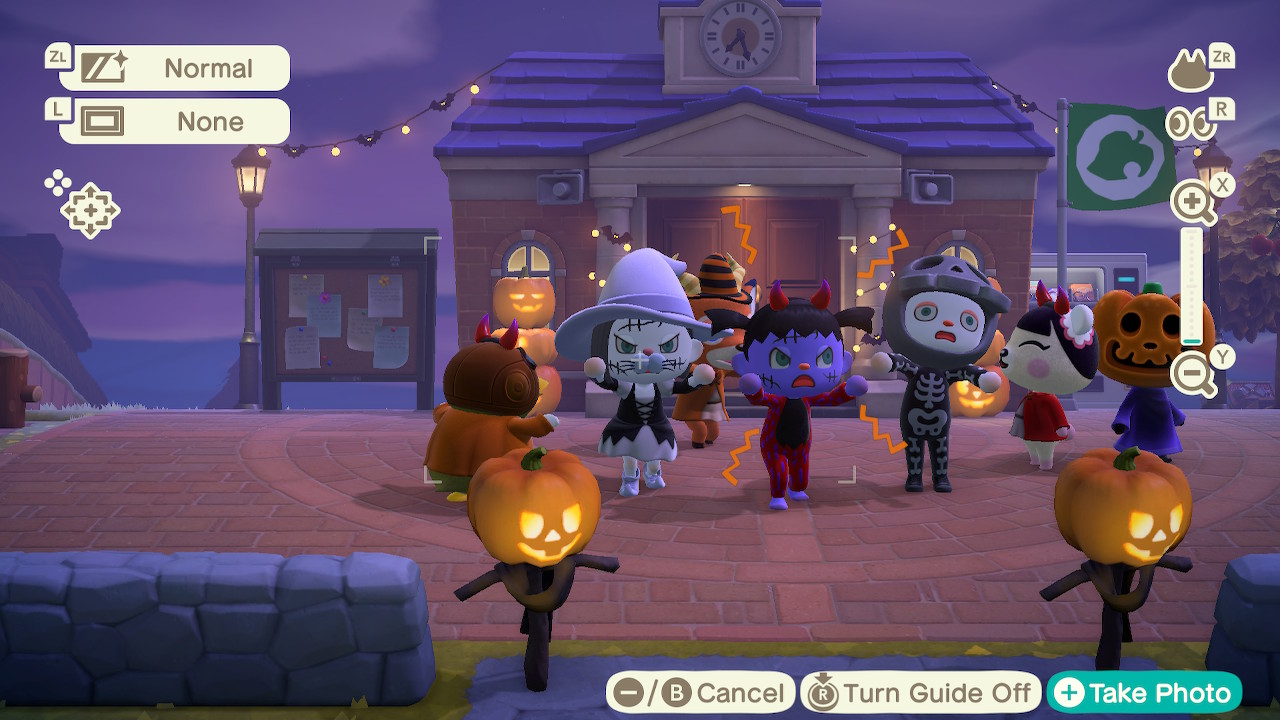Toggle the eyes gaze icon
The height and width of the screenshot is (720, 1280).
click(1191, 124)
